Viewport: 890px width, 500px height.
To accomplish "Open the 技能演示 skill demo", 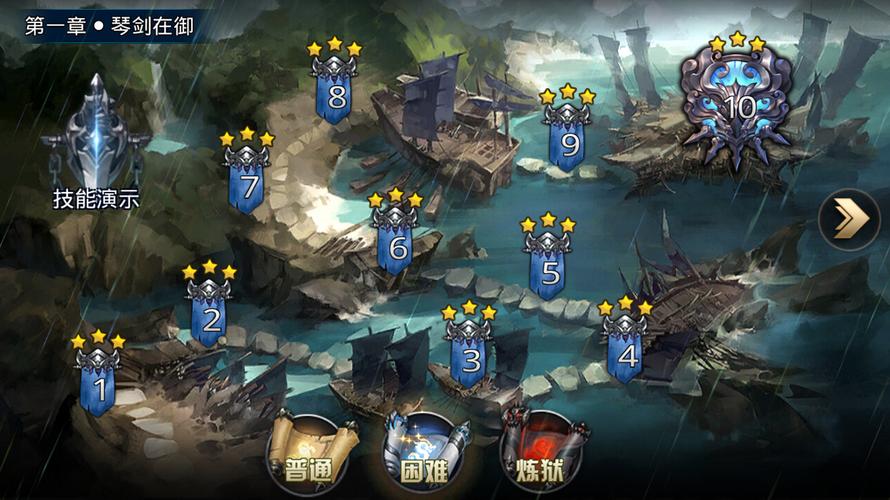I will (96, 145).
